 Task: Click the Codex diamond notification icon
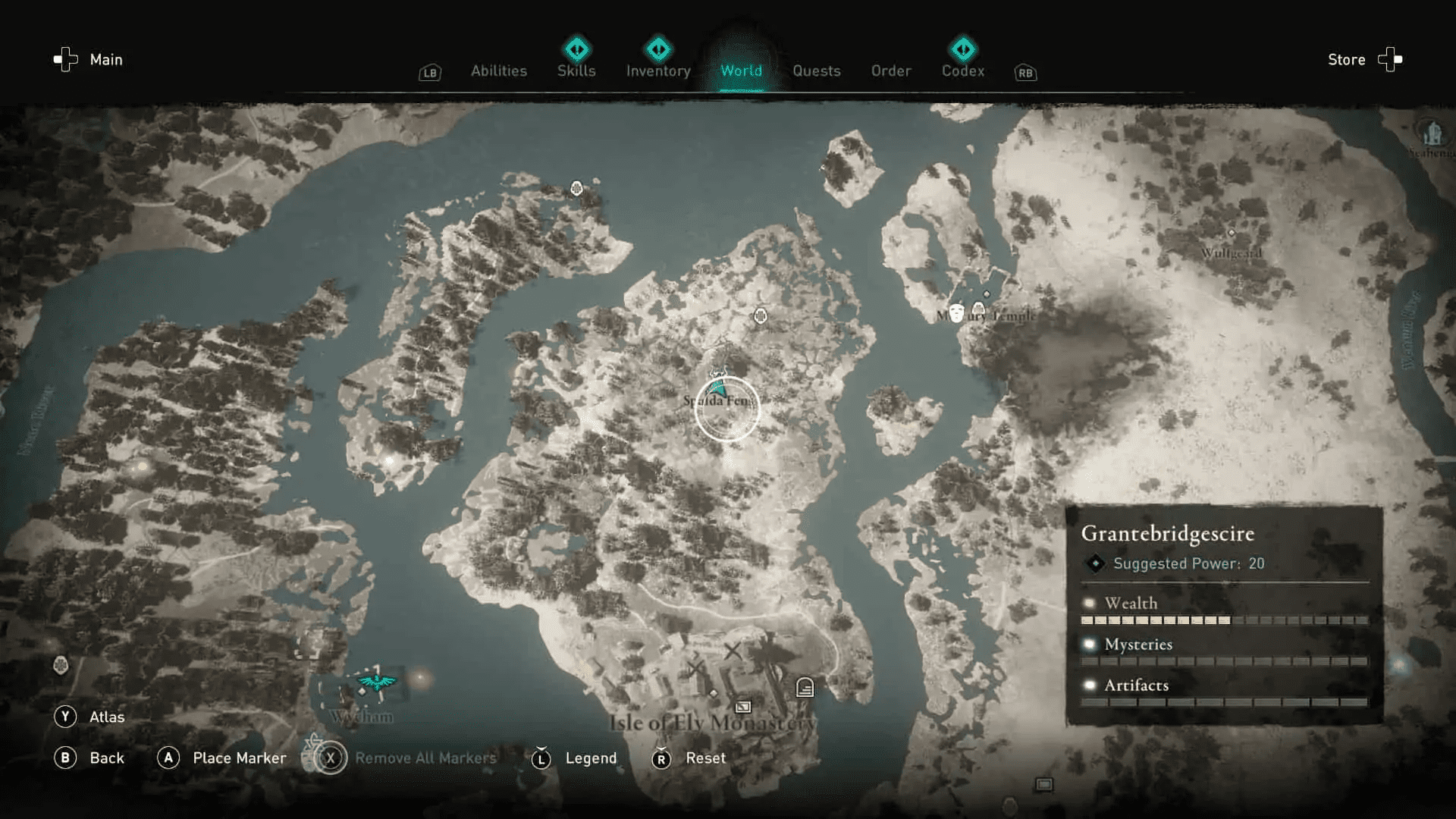(x=963, y=48)
